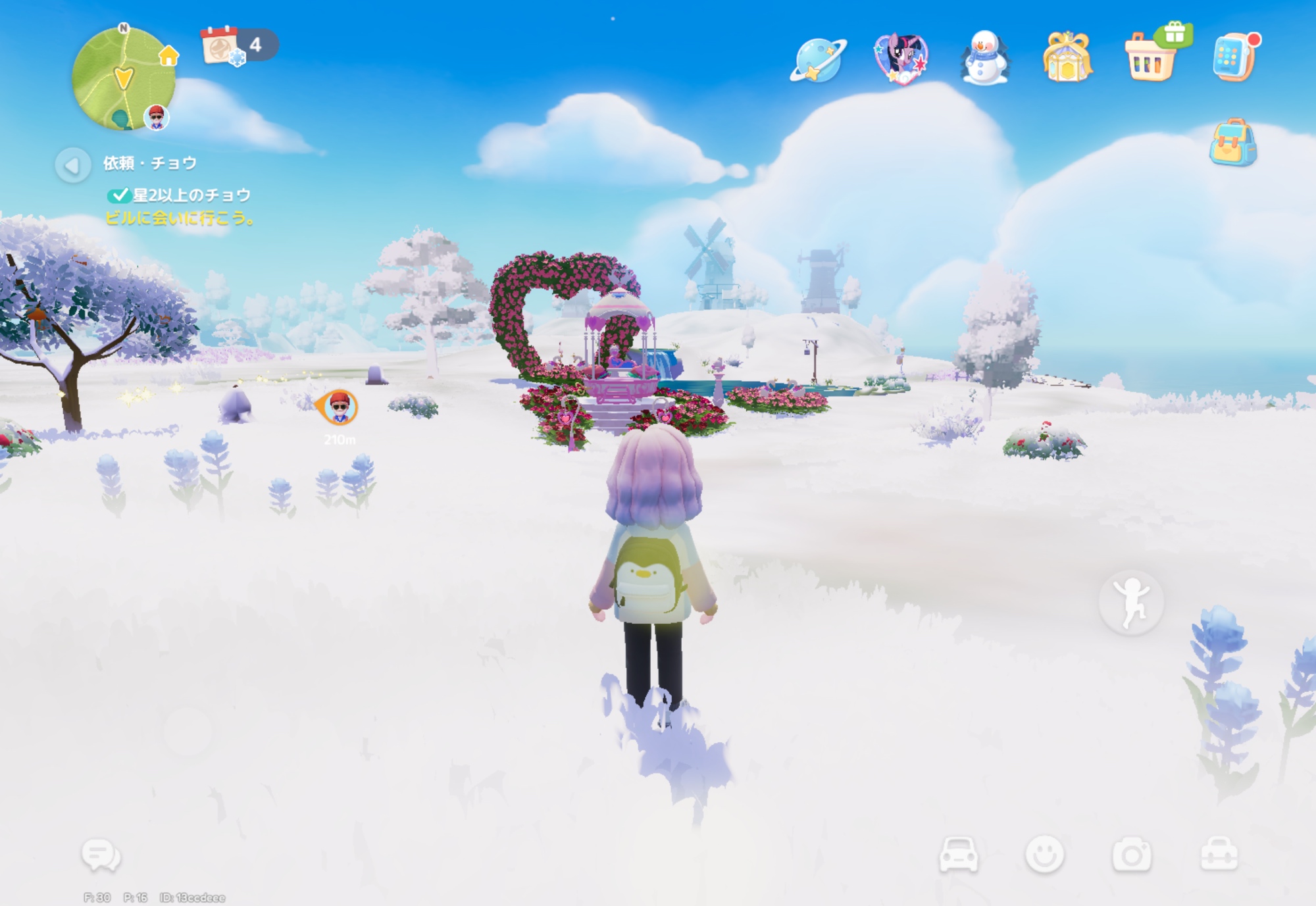Open the chat bubble

click(x=101, y=855)
